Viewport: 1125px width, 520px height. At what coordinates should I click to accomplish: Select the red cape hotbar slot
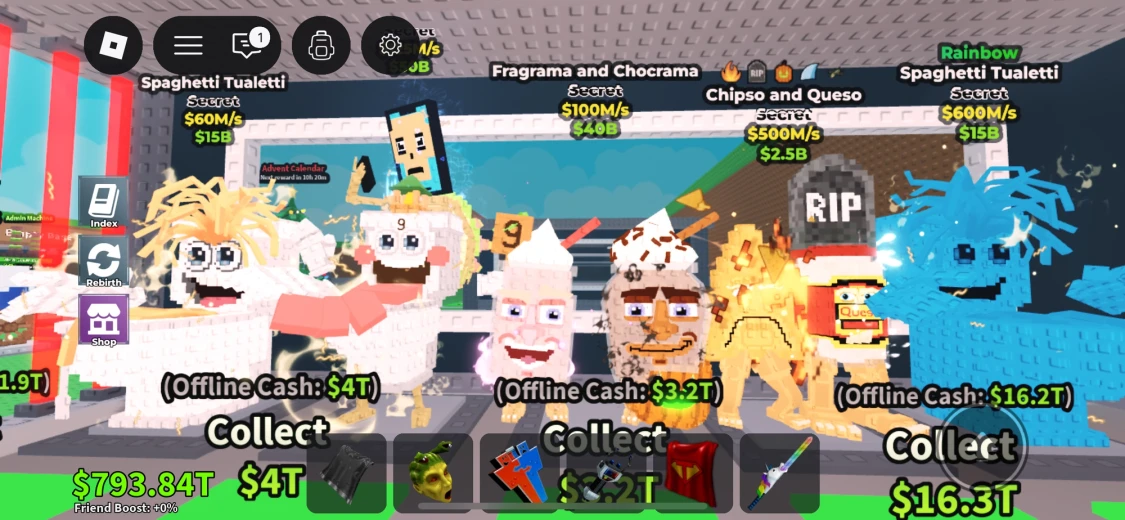pos(692,473)
